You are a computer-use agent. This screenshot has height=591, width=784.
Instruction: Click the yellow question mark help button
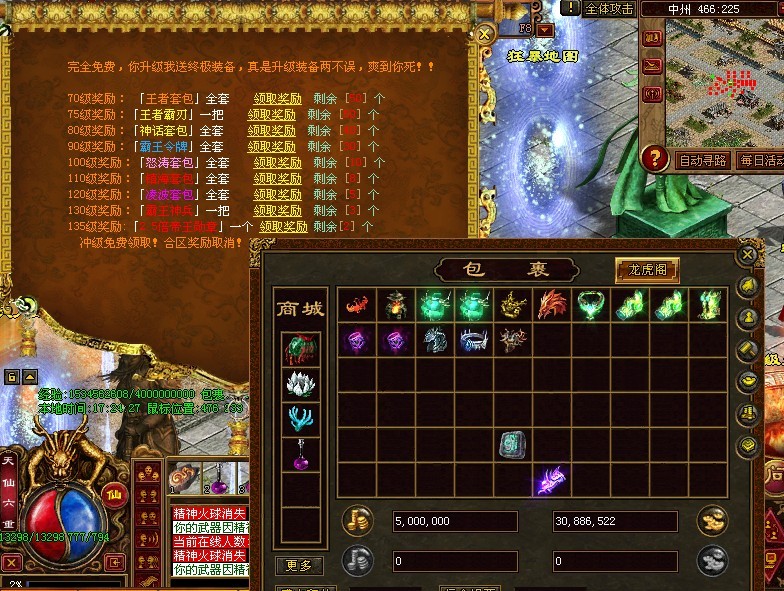[x=655, y=158]
